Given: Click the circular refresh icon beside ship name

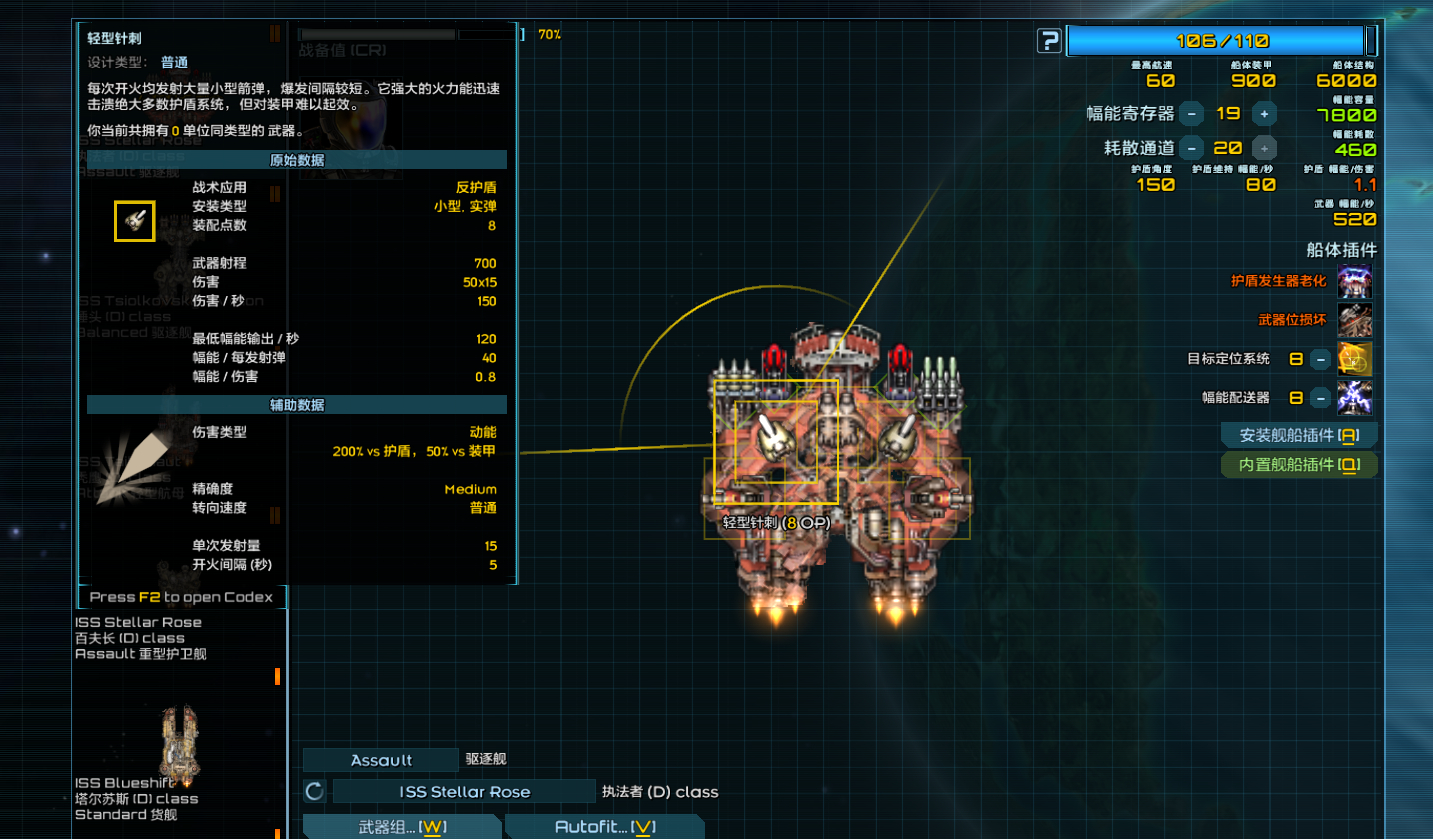Looking at the screenshot, I should [x=314, y=792].
